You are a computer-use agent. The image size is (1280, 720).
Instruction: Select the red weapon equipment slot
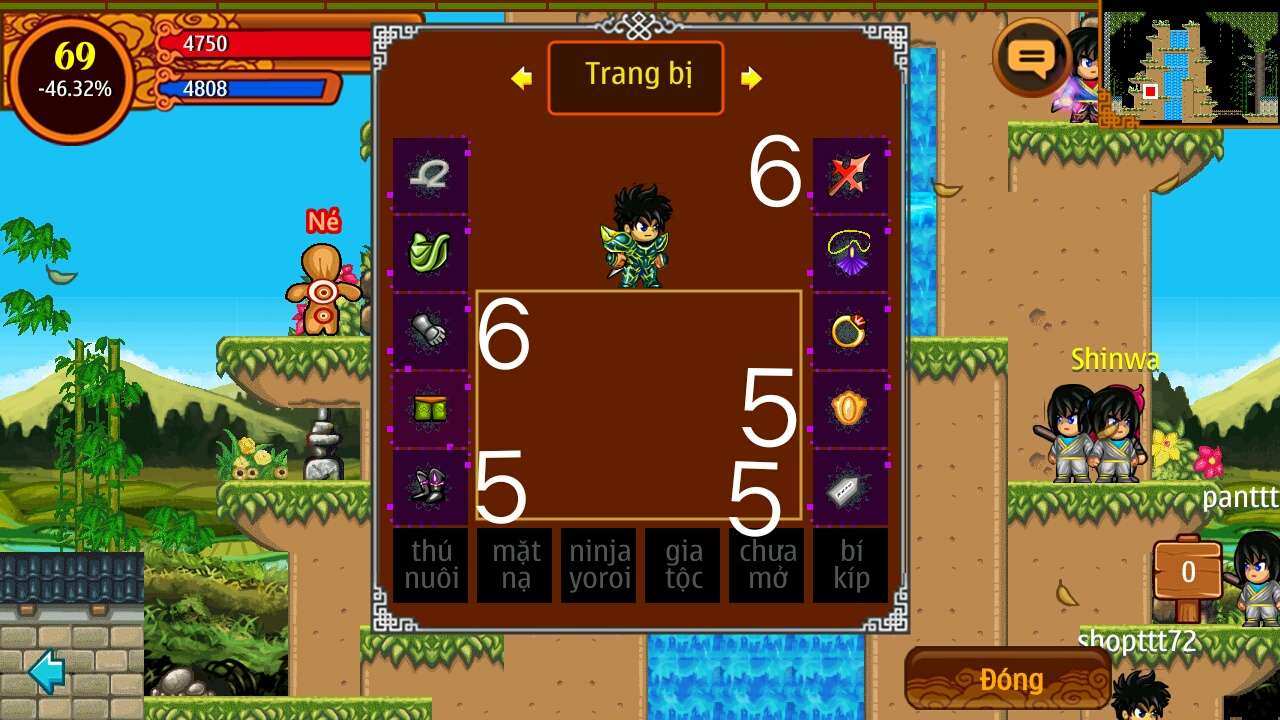pos(850,175)
